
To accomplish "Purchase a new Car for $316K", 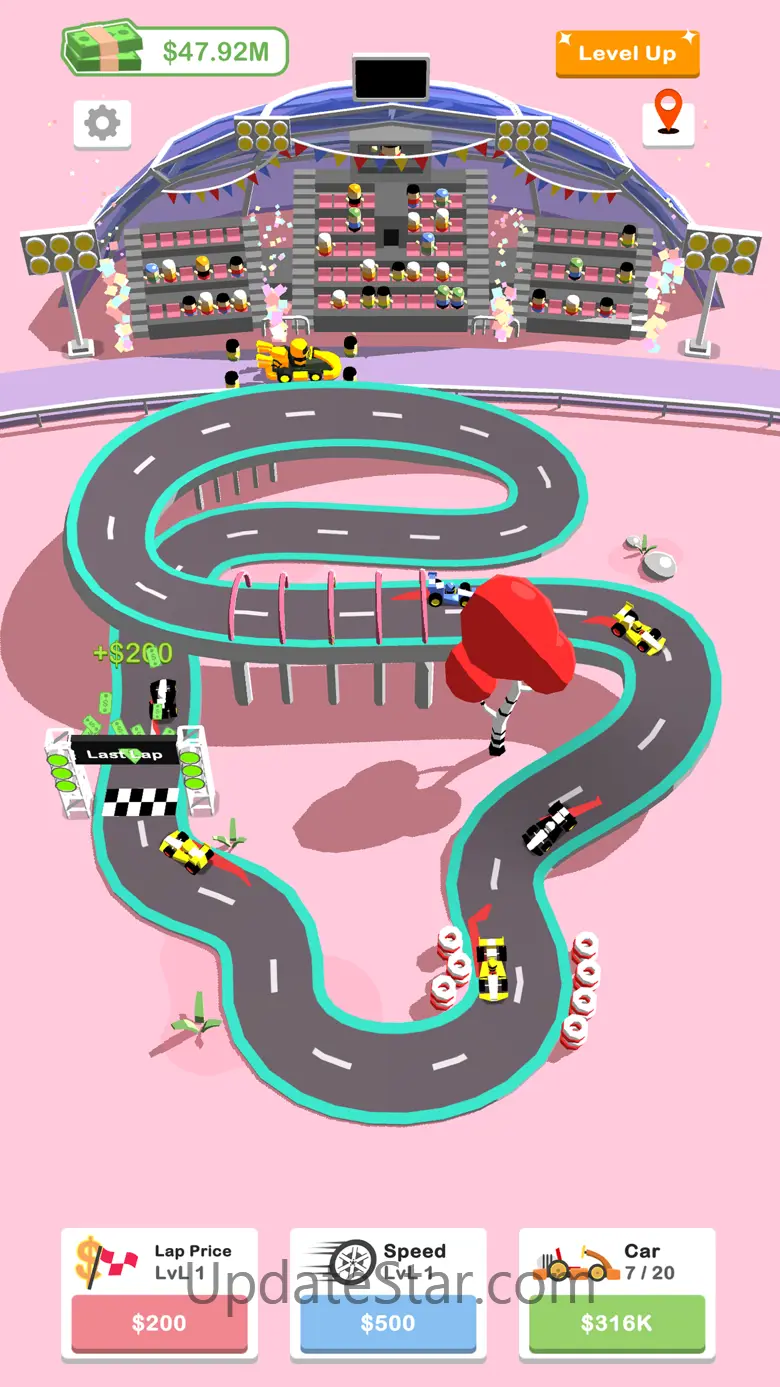I will (616, 1323).
